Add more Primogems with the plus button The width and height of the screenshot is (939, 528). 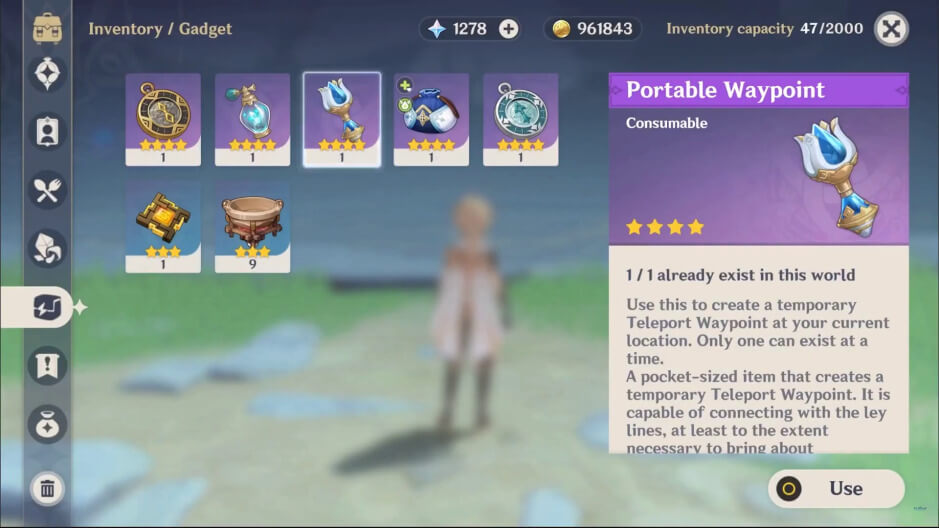(509, 29)
